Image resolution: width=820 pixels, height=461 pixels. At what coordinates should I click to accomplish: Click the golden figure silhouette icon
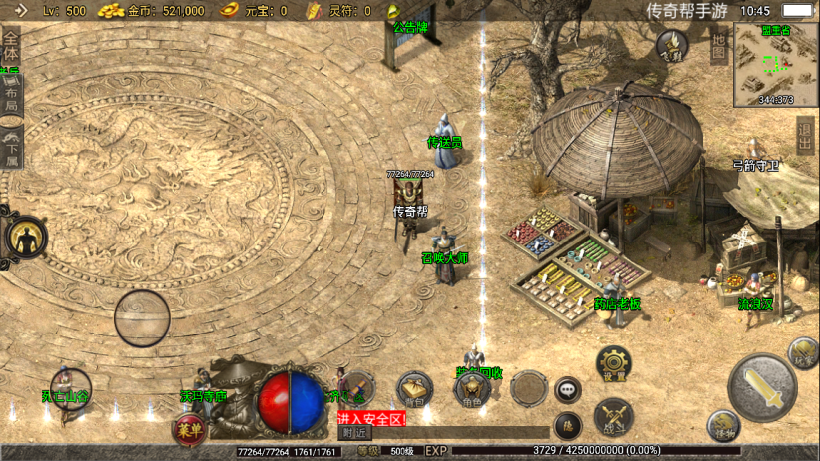point(26,238)
